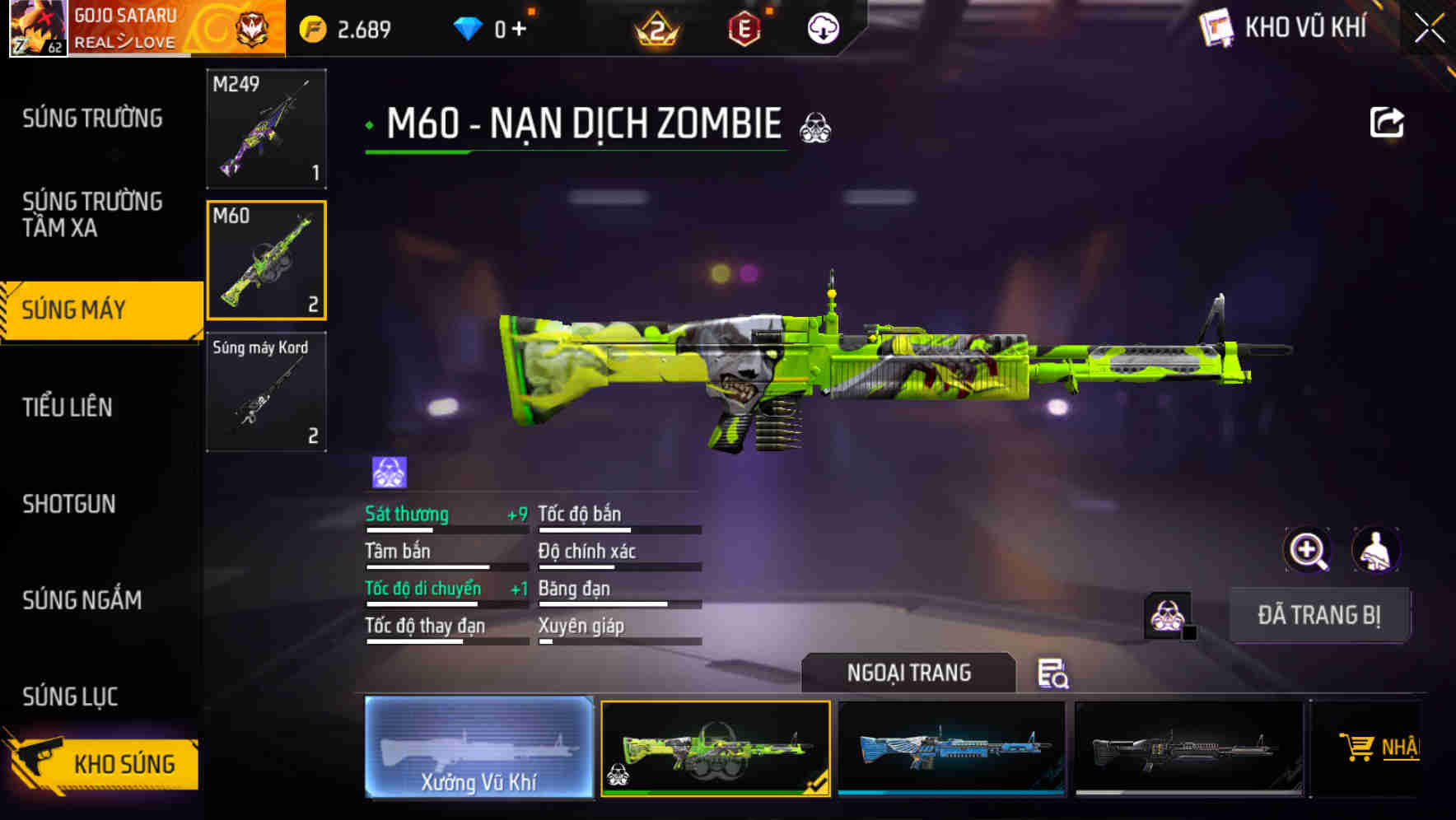
Task: Click the ĐÃ TRANG BỊ button
Action: [1321, 615]
